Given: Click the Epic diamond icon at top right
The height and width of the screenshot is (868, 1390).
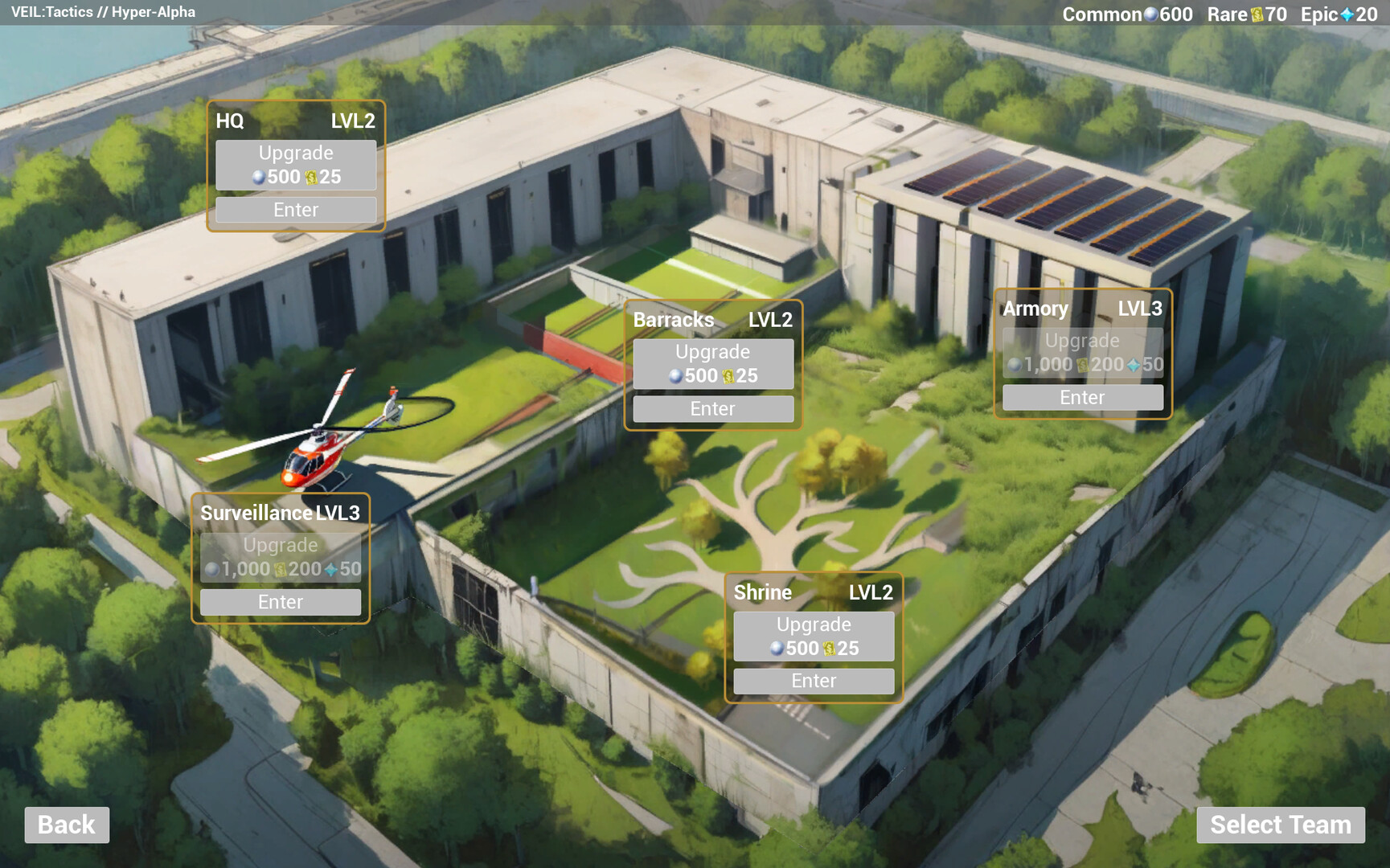Looking at the screenshot, I should [x=1349, y=14].
